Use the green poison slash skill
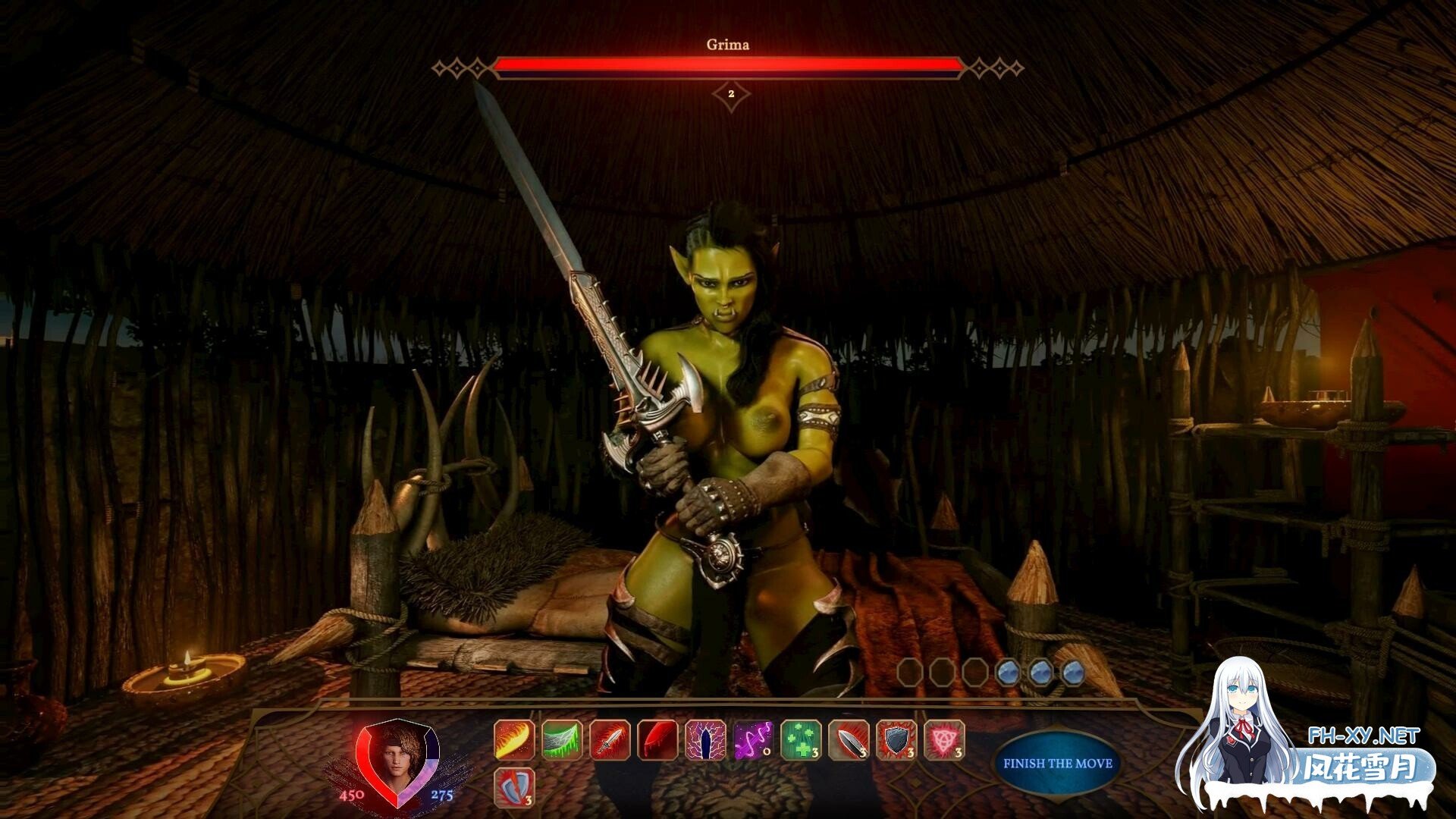Image resolution: width=1456 pixels, height=819 pixels. click(562, 739)
